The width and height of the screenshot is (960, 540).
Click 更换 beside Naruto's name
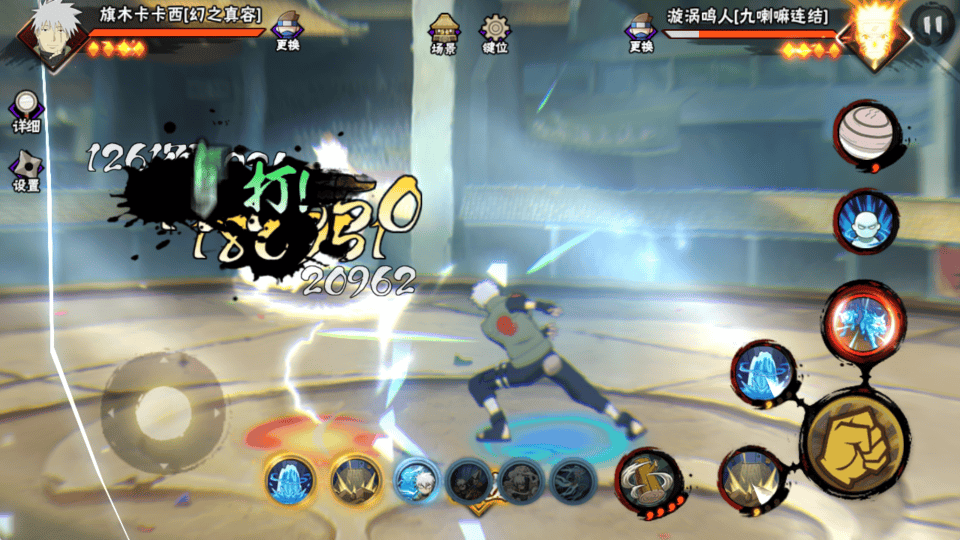(642, 34)
